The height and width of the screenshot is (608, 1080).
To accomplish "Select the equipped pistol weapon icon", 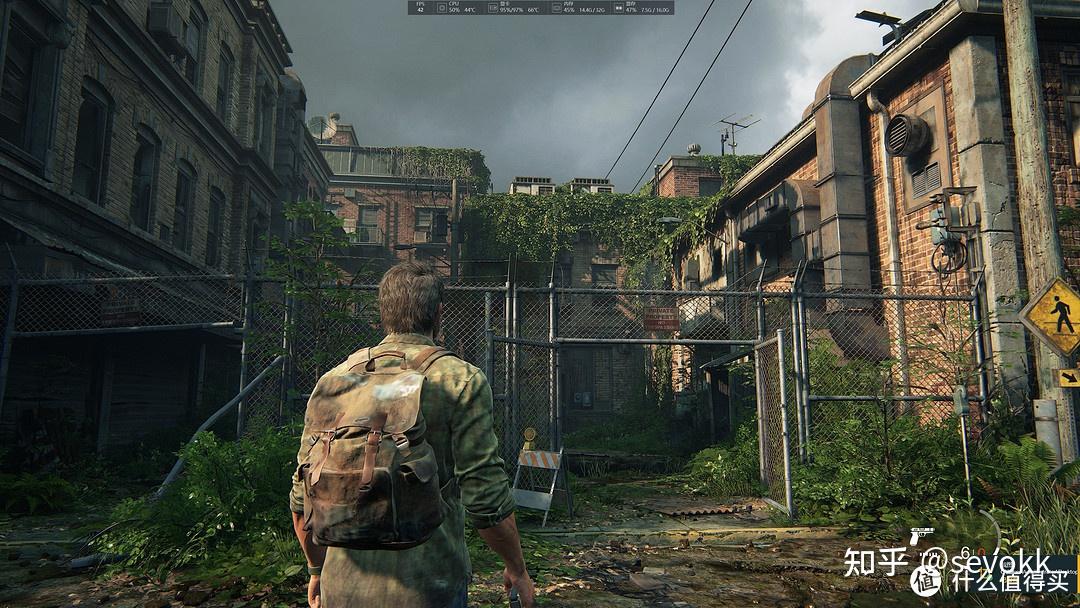I will (921, 537).
